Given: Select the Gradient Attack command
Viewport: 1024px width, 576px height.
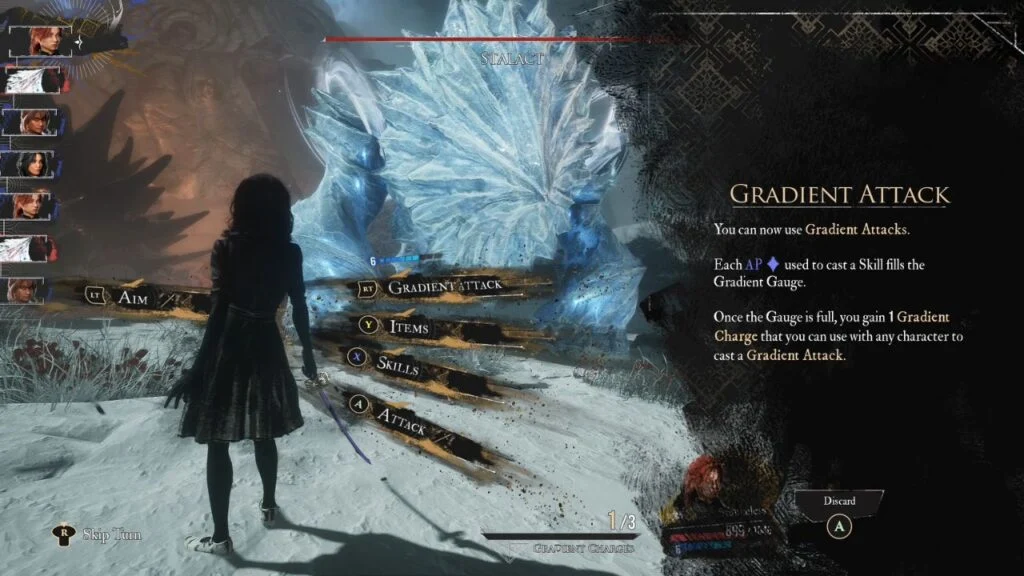Looking at the screenshot, I should (444, 288).
